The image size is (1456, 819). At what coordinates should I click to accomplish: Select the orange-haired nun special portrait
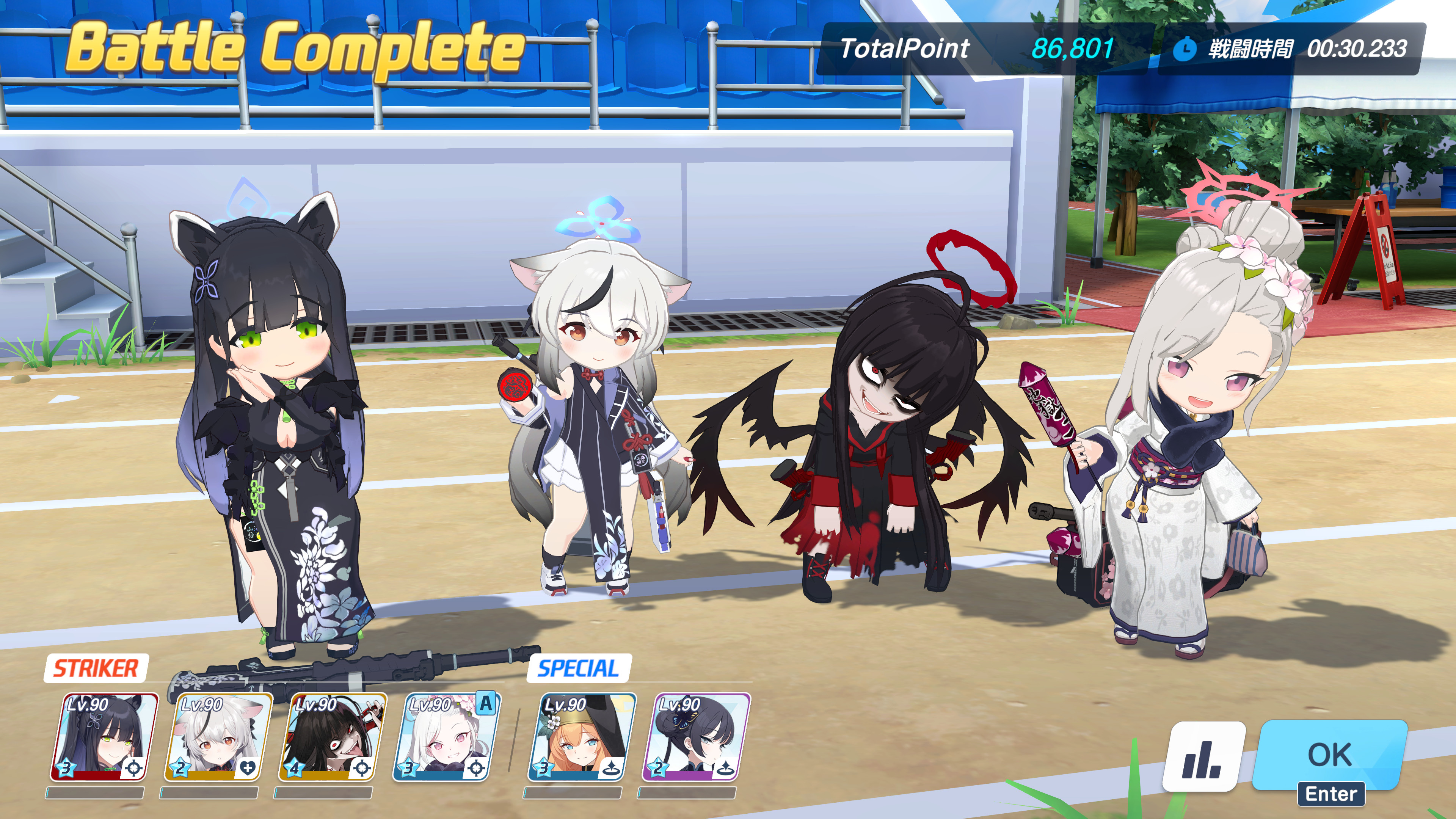point(582,737)
